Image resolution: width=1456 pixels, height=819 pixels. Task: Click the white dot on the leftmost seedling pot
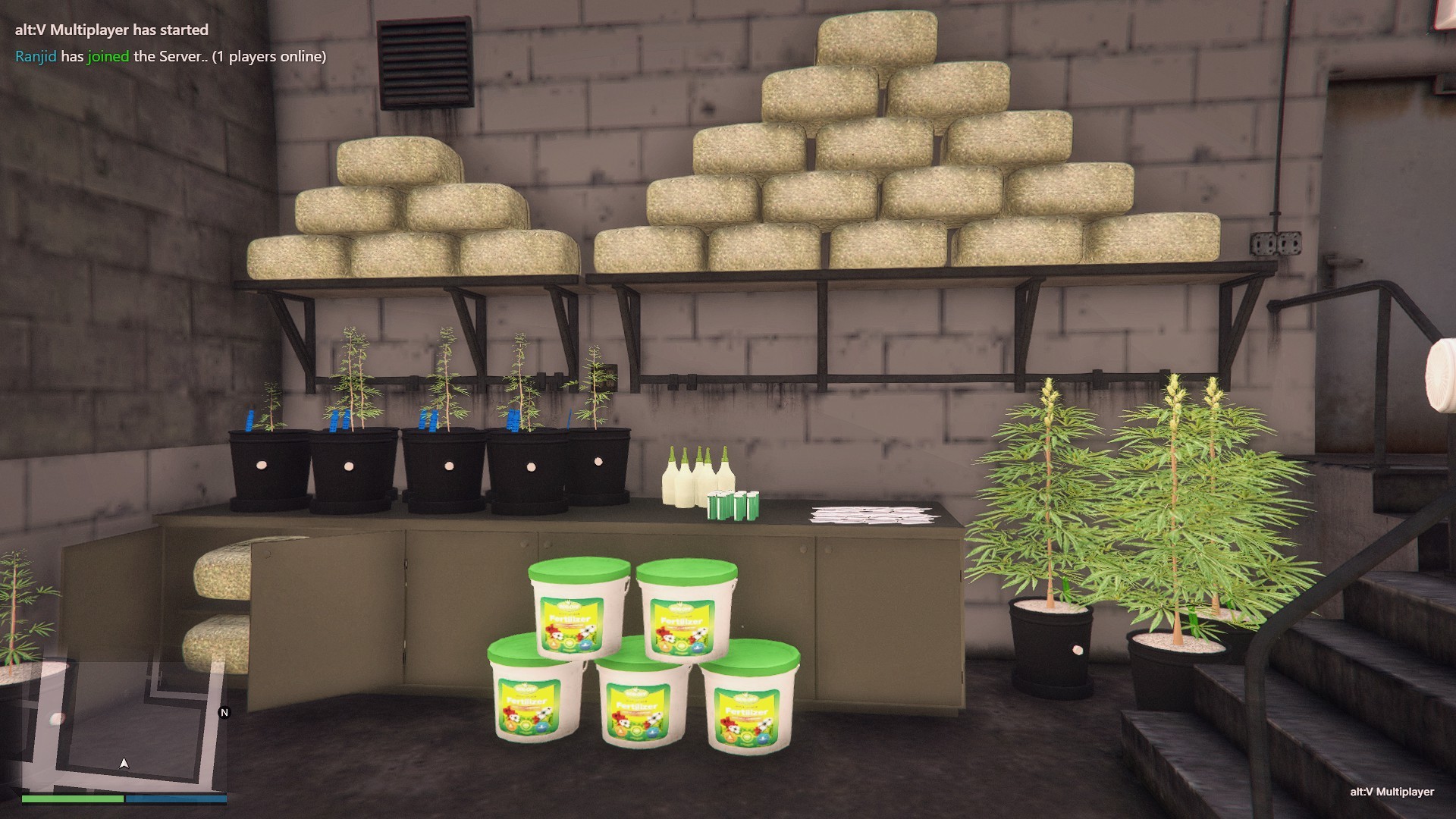coord(260,463)
